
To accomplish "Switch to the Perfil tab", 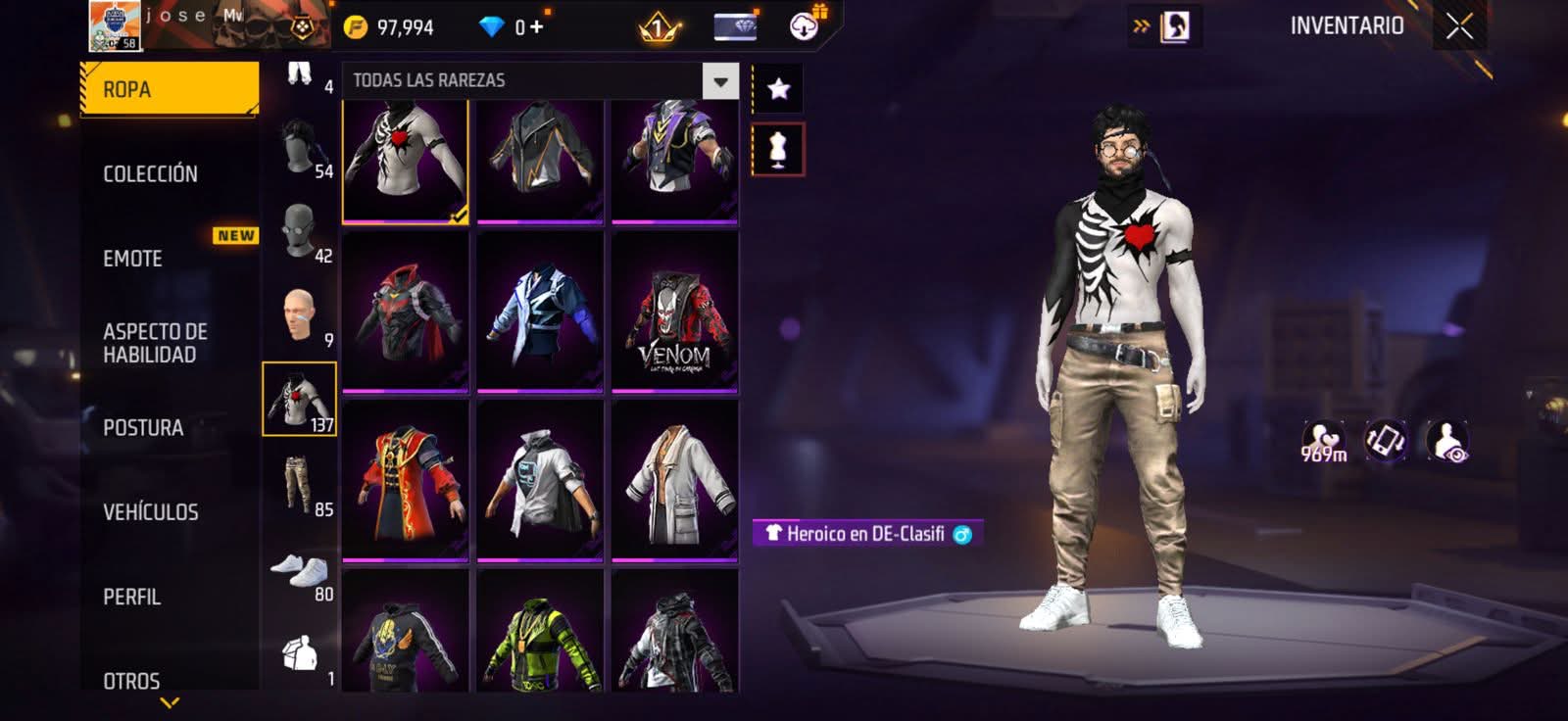I will 132,597.
